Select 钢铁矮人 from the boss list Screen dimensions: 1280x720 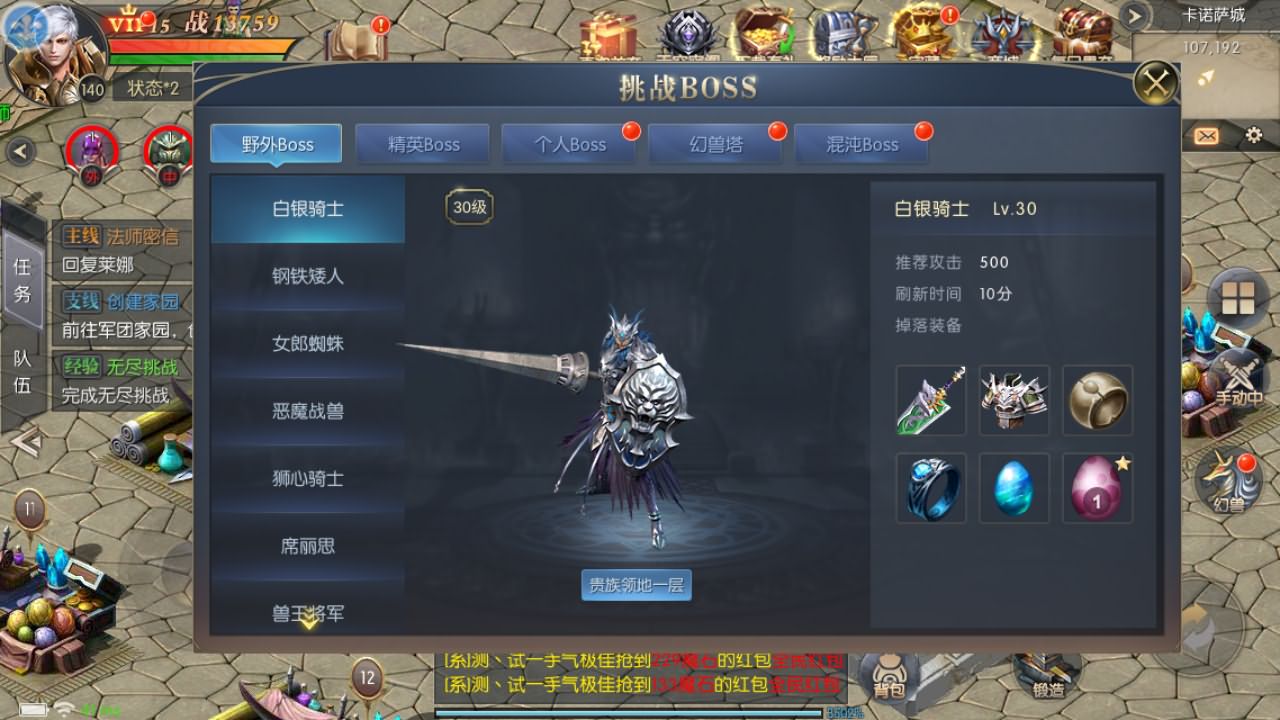[305, 277]
